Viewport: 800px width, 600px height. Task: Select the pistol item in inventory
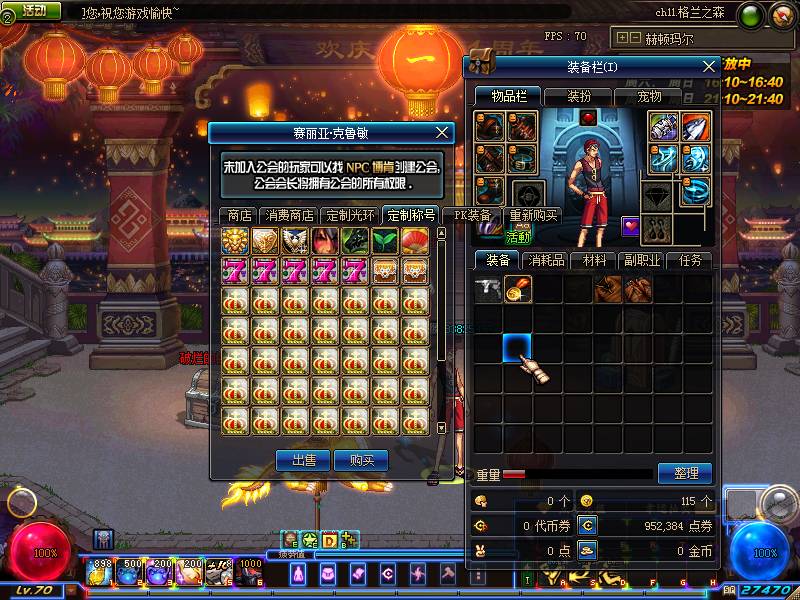click(488, 289)
